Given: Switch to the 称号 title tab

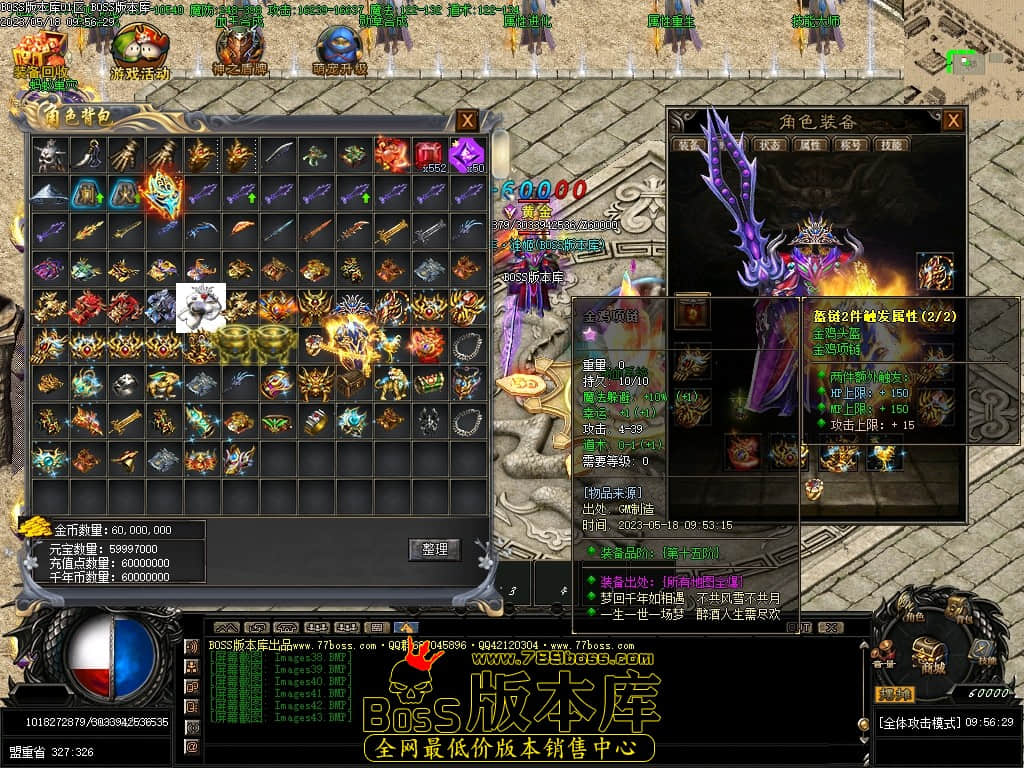Looking at the screenshot, I should coord(849,145).
